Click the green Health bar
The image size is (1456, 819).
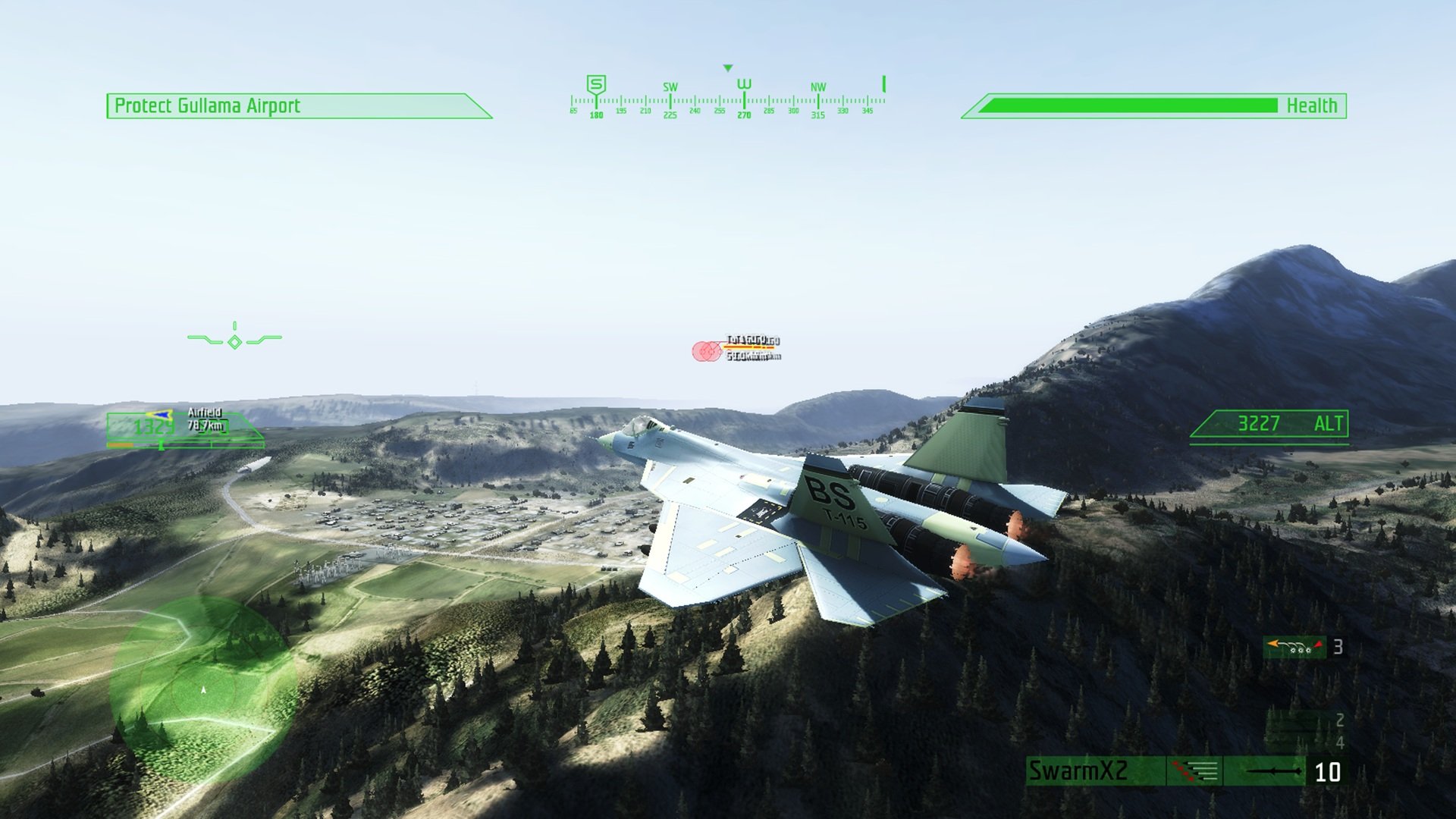[x=1130, y=105]
